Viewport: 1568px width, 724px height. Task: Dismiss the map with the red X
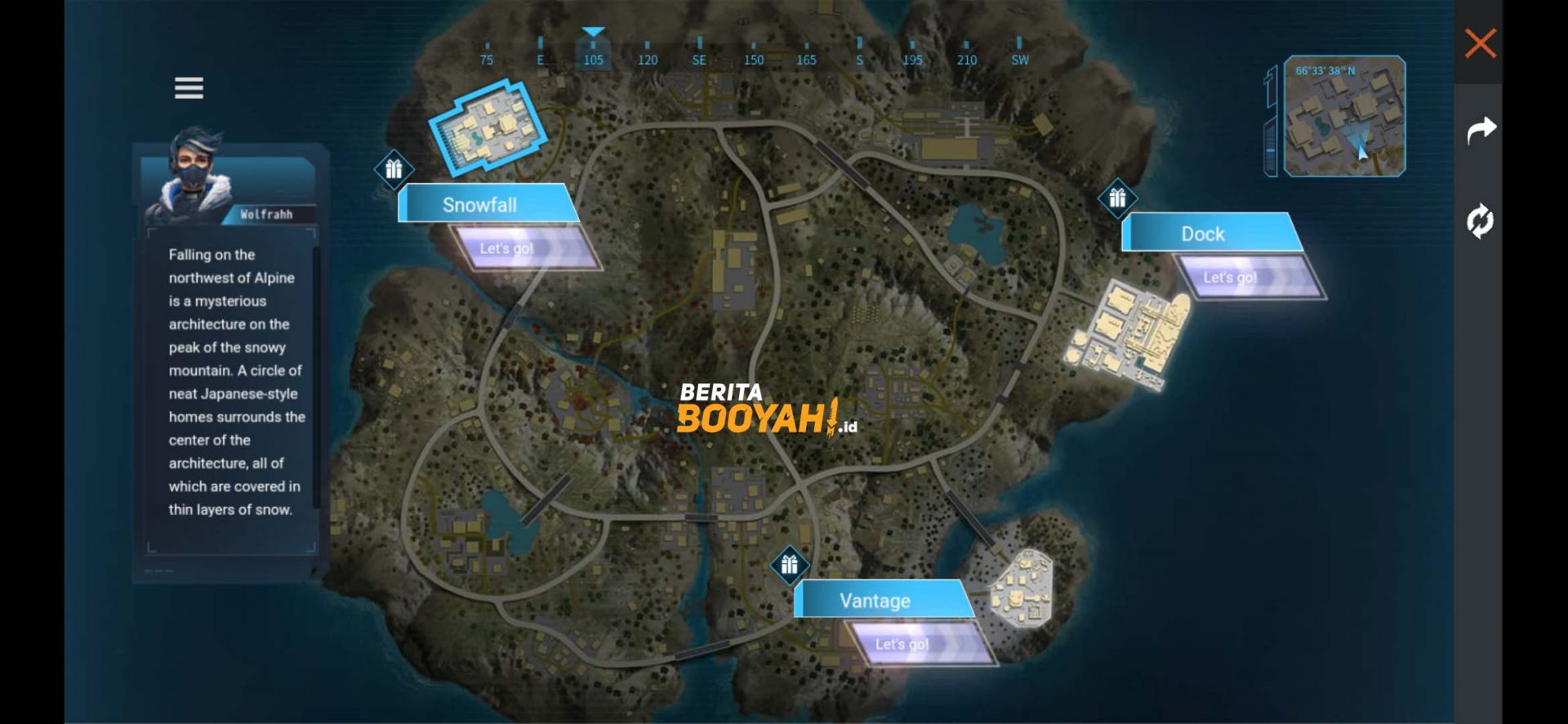point(1481,43)
